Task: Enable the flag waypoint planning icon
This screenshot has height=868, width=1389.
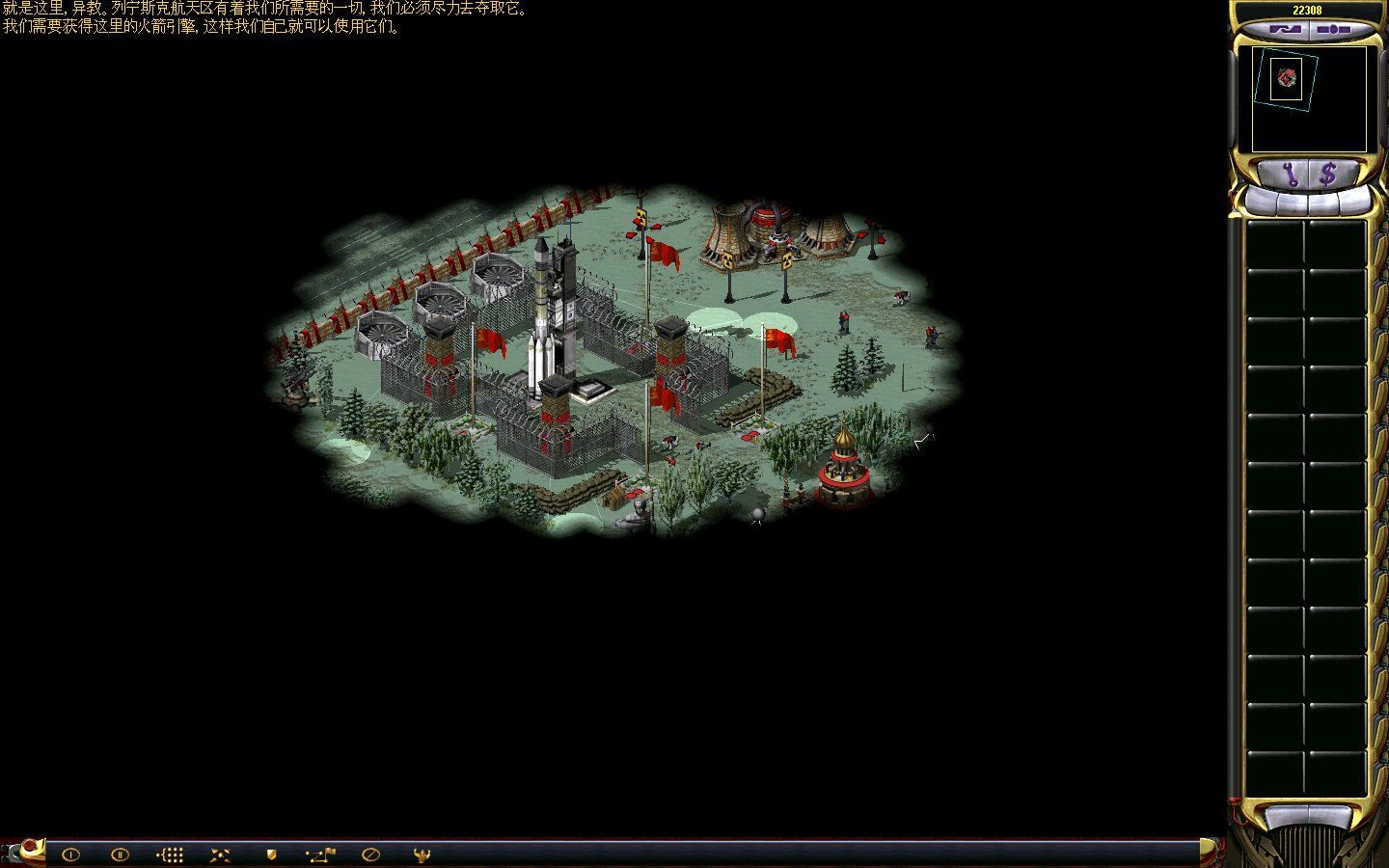Action: pyautogui.click(x=320, y=854)
